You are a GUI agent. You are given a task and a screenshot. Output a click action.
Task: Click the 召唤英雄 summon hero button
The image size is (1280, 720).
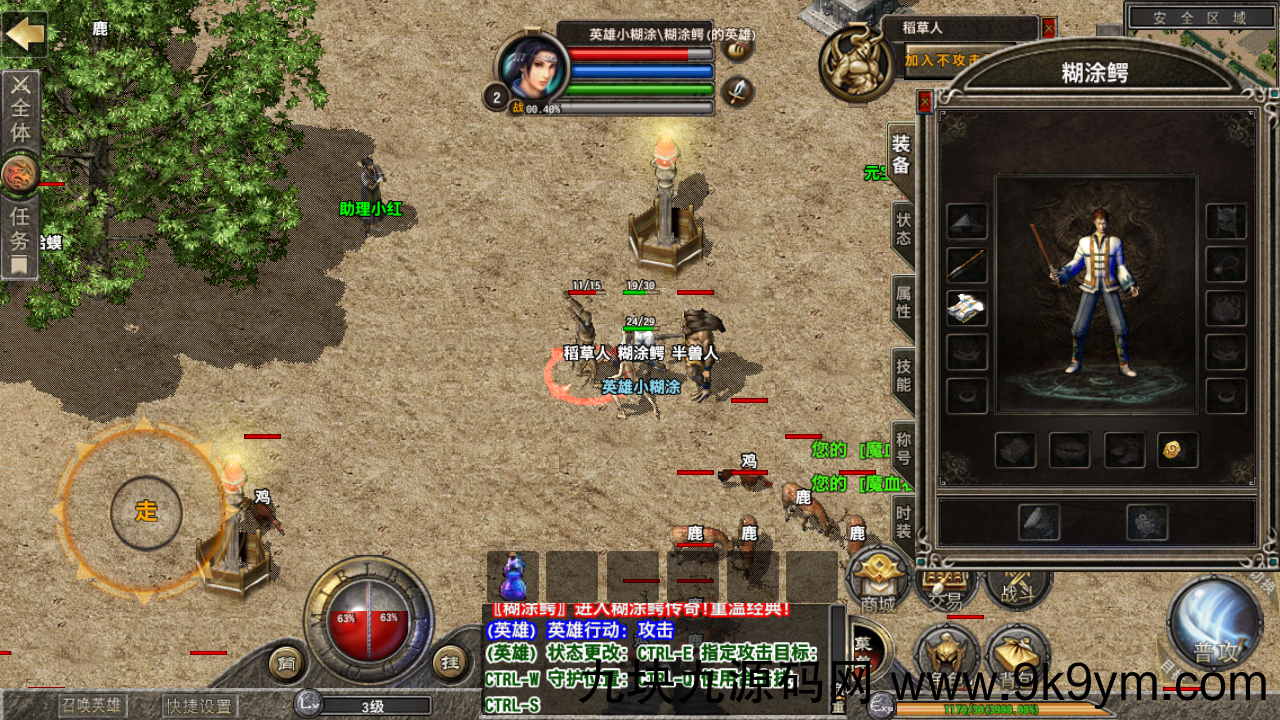click(x=92, y=706)
